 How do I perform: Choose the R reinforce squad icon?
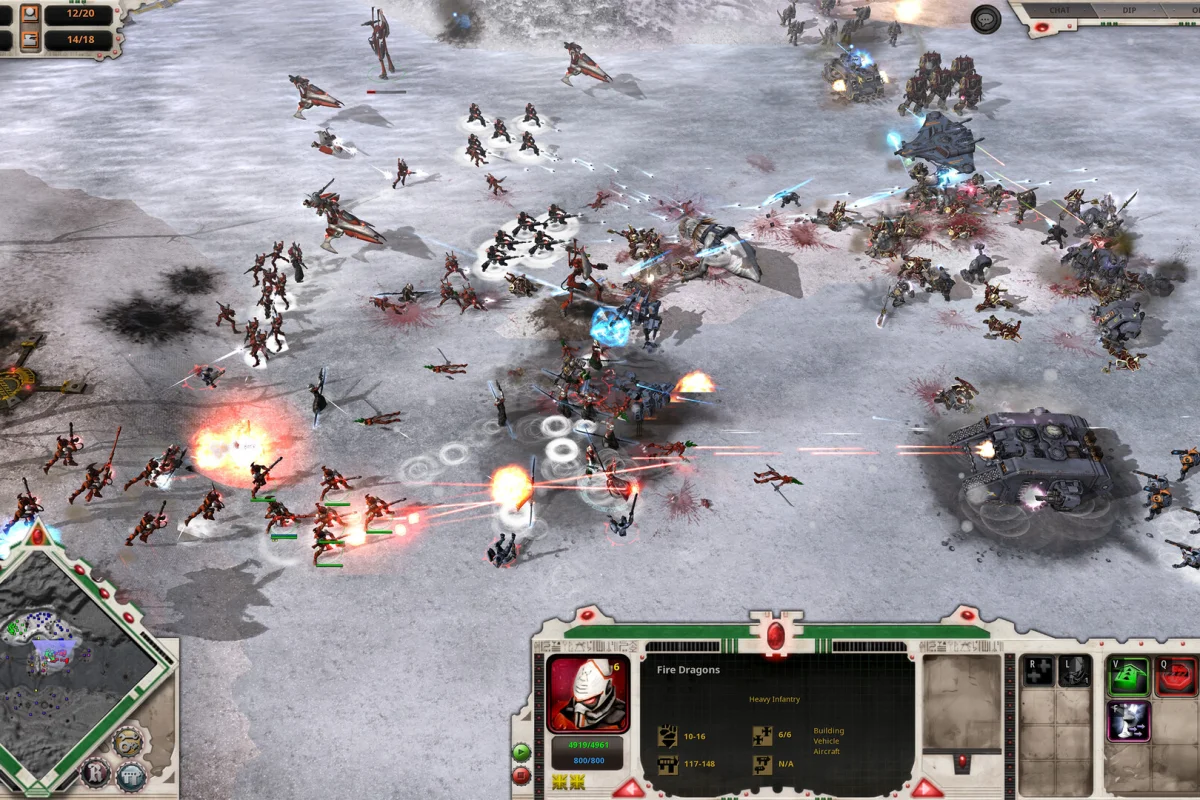click(x=1039, y=671)
